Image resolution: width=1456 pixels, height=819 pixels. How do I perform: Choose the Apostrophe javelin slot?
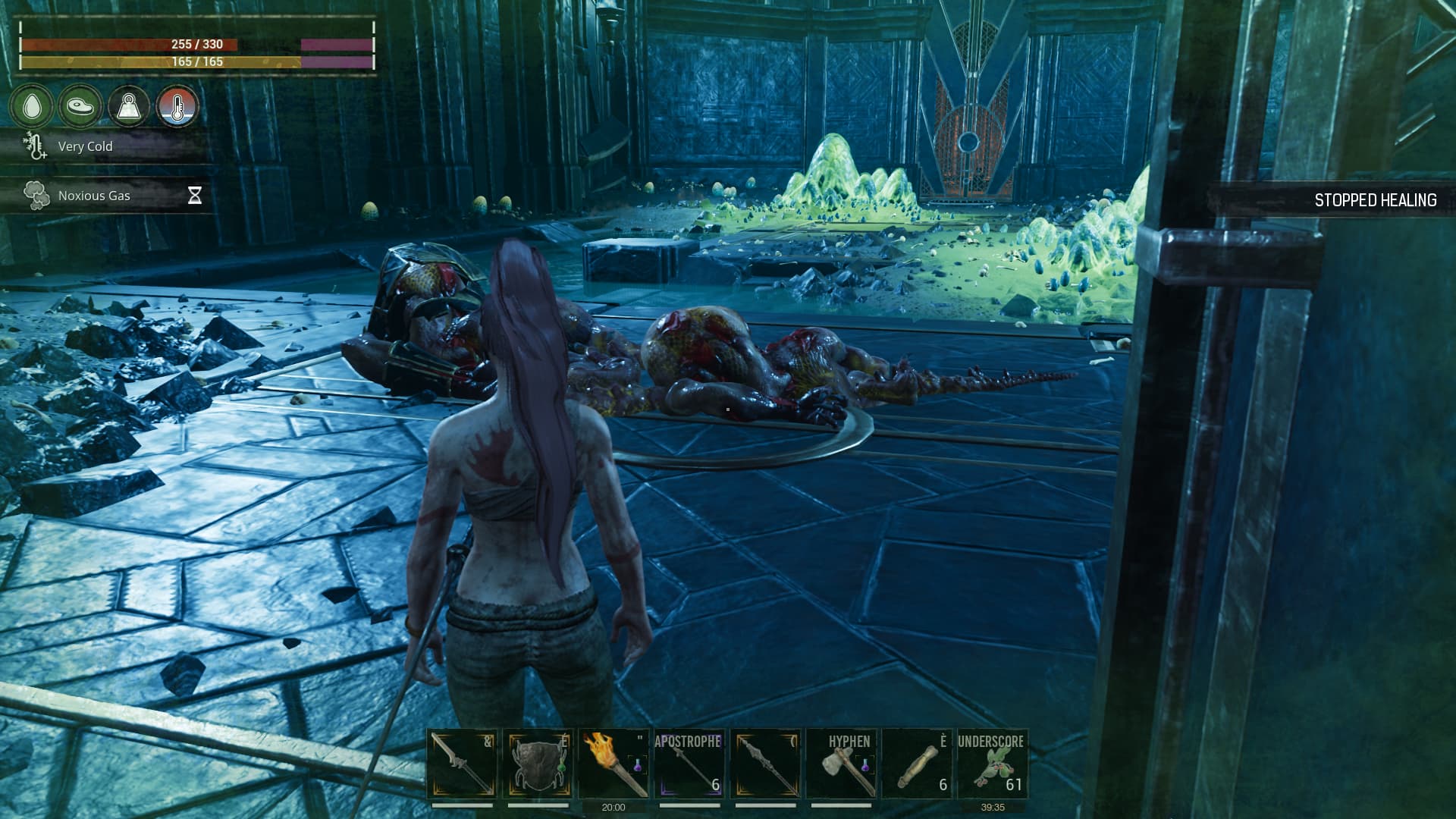[689, 764]
